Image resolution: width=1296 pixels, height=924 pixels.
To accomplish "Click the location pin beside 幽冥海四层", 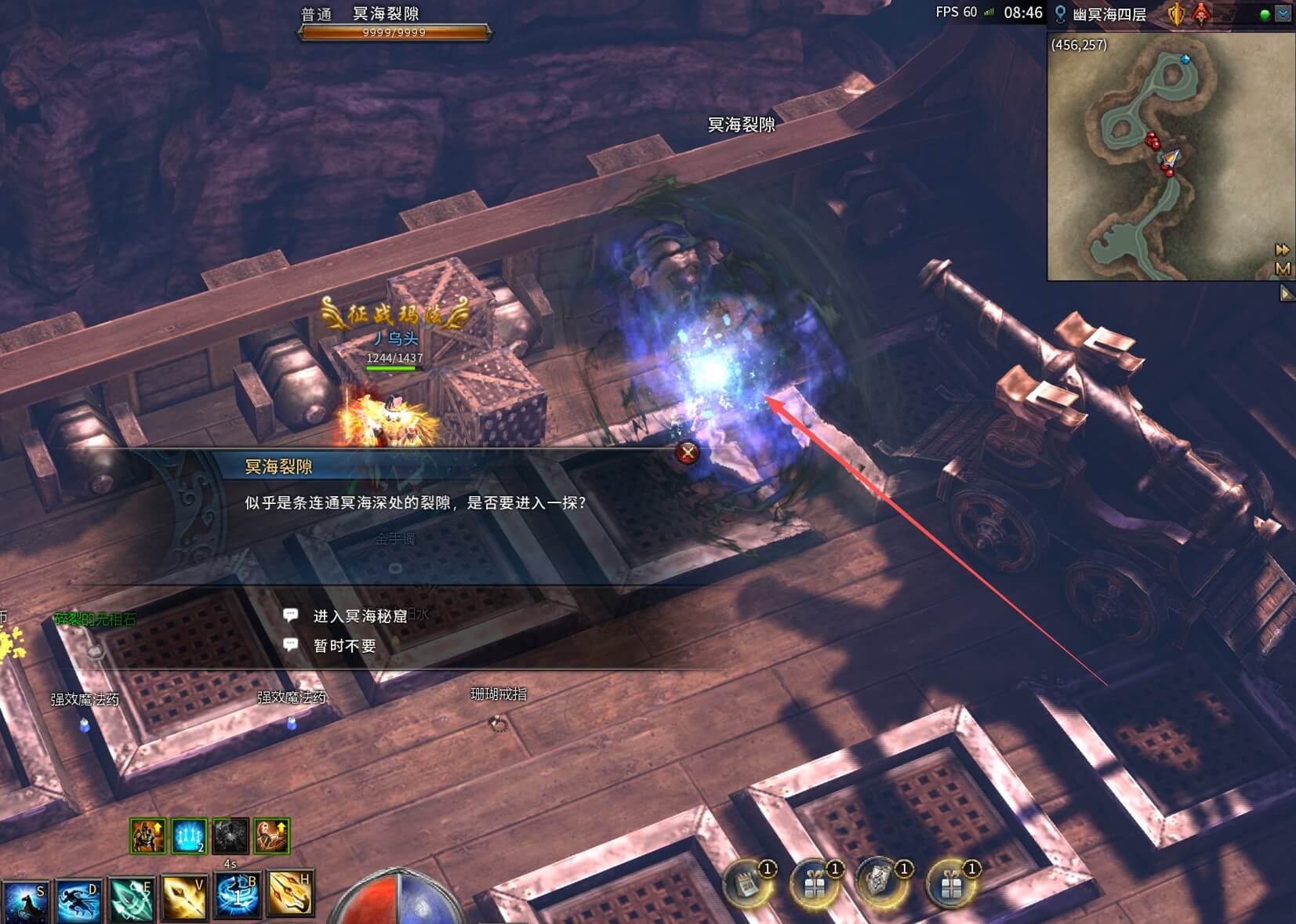I will tap(1060, 14).
